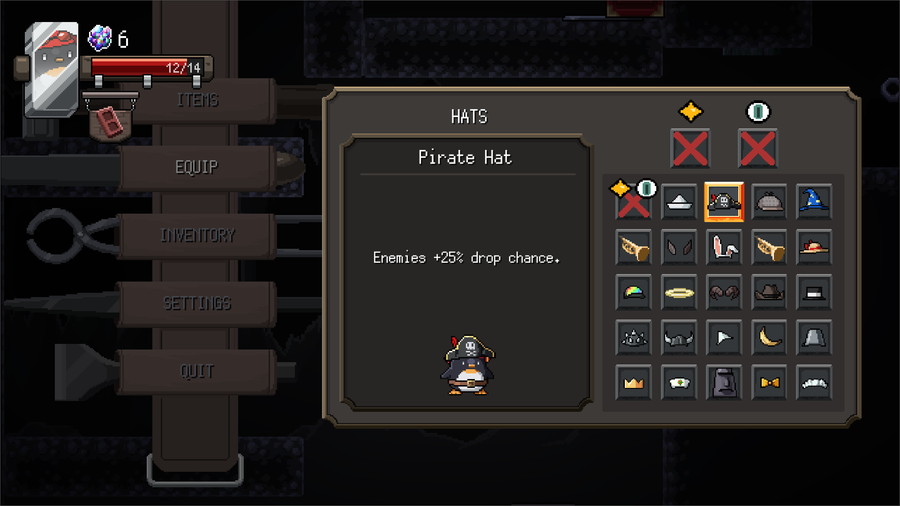Equip the pink bunny ears hat

(x=724, y=247)
